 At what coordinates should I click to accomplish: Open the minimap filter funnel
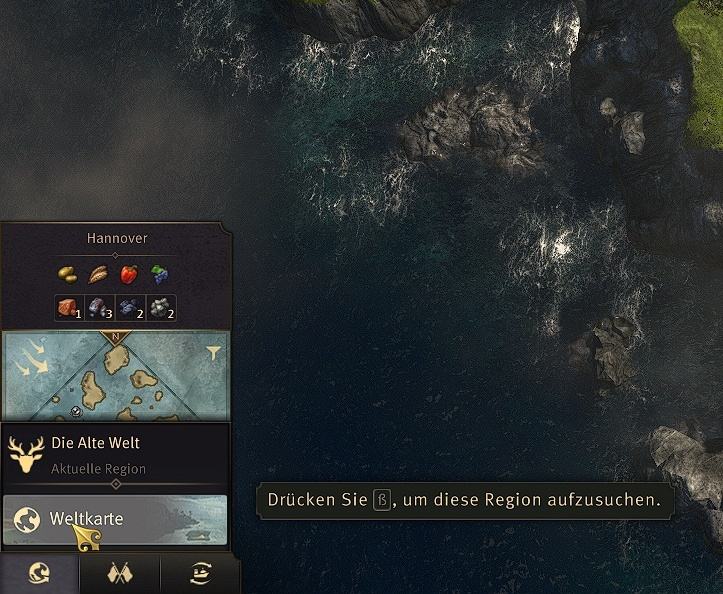(x=213, y=352)
